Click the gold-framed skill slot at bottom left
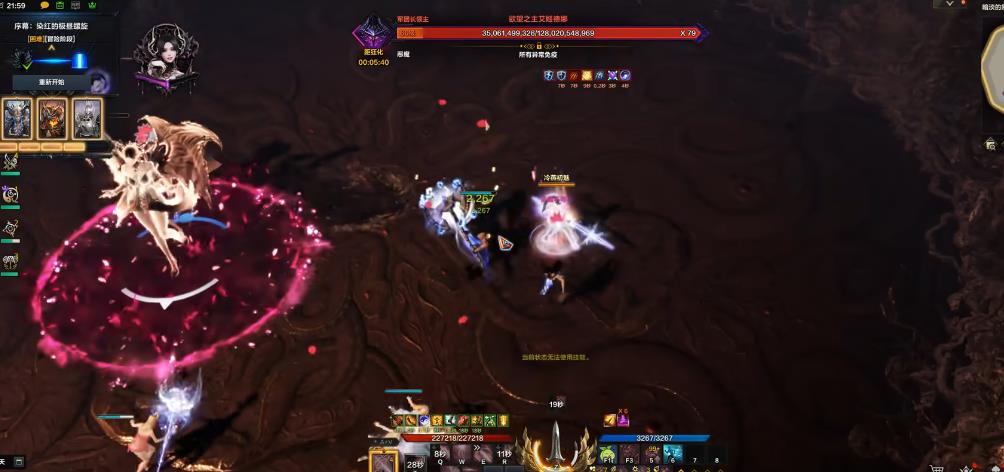Screen dimensions: 1004x472 [x=384, y=461]
